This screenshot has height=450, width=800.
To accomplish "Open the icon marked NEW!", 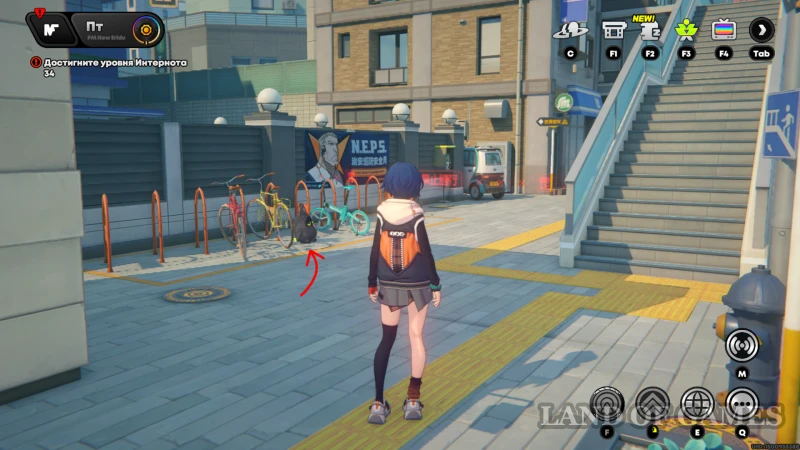I will coord(650,30).
